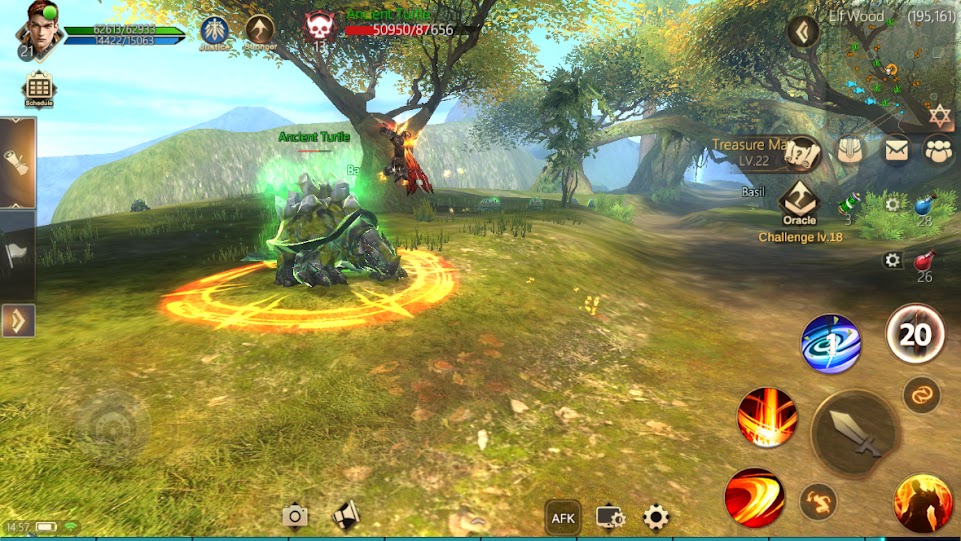Viewport: 961px width, 541px height.
Task: Start the Oracle challenge
Action: coord(799,202)
